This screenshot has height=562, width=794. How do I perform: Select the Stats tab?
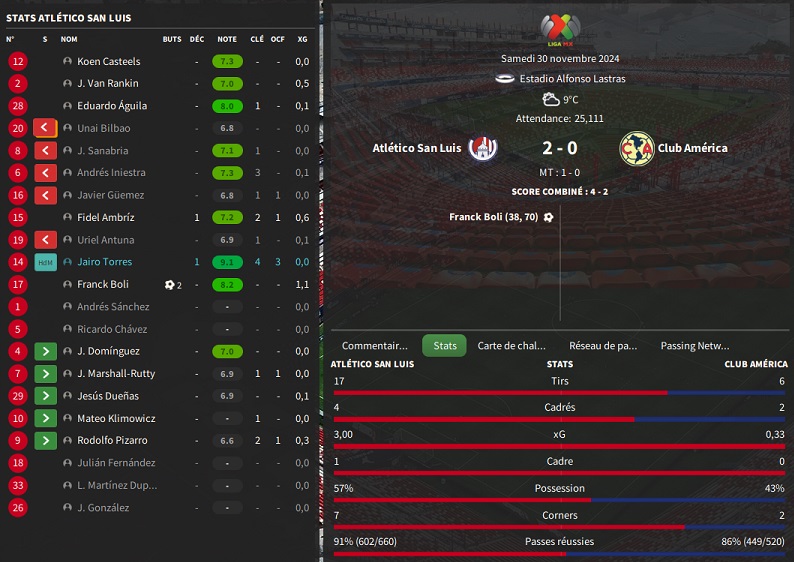point(445,346)
